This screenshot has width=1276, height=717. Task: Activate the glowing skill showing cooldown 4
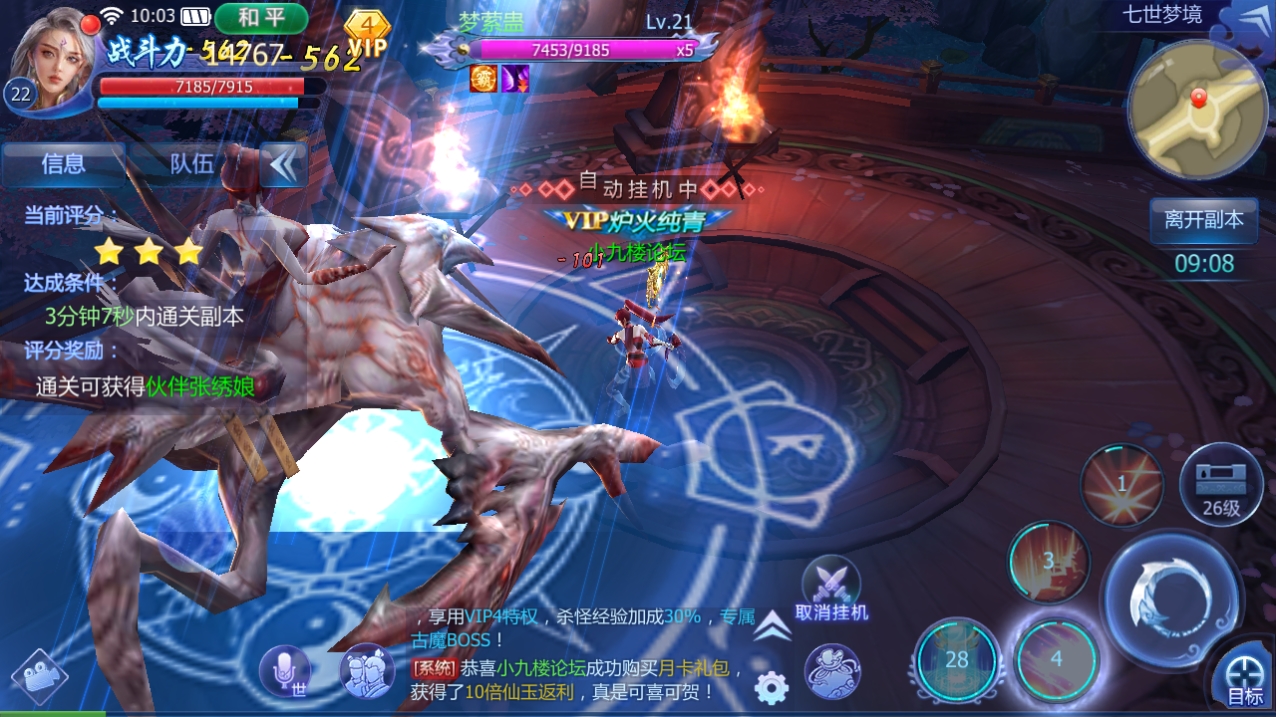pos(1056,658)
